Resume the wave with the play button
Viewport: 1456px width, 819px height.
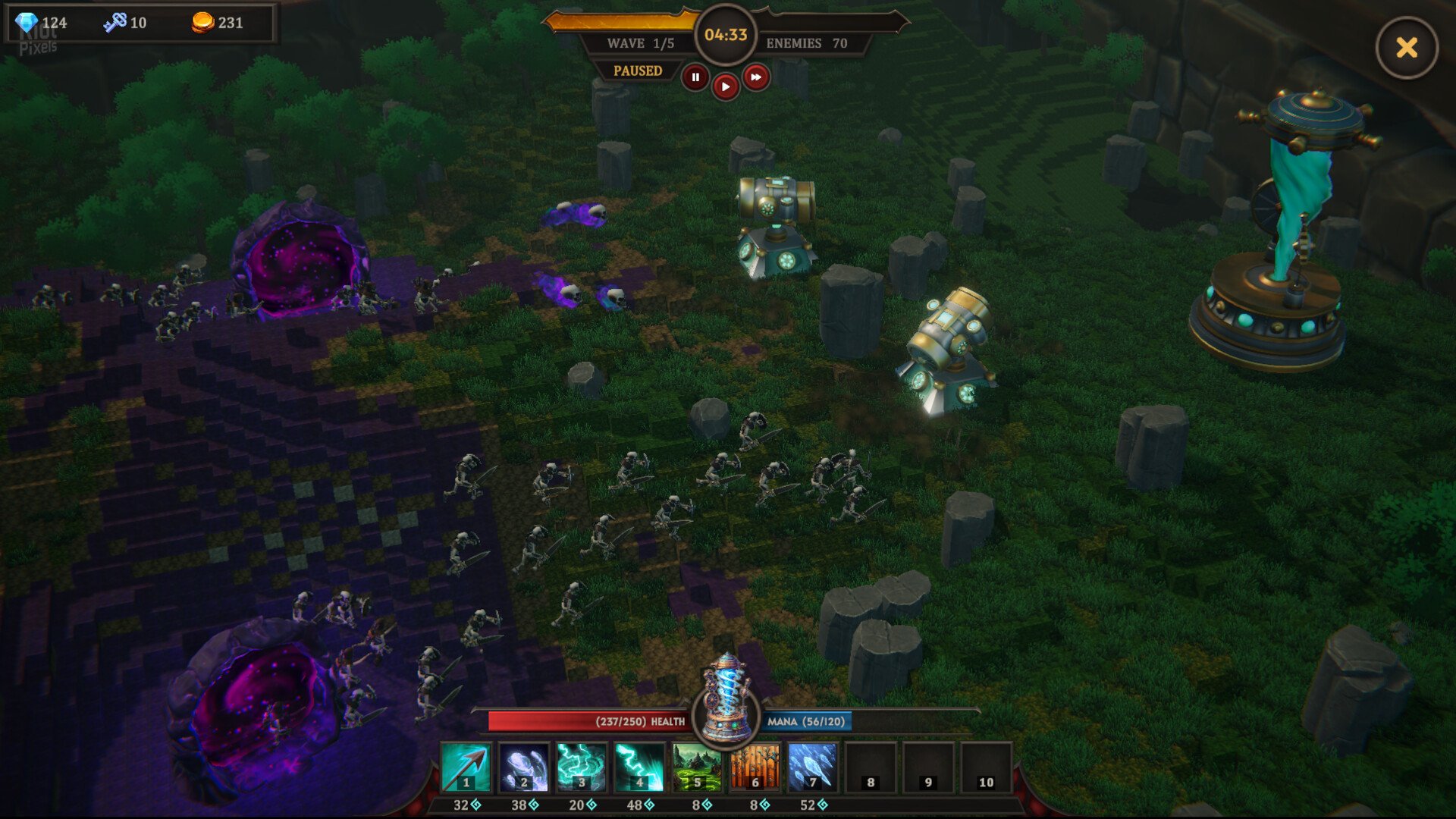(x=726, y=87)
